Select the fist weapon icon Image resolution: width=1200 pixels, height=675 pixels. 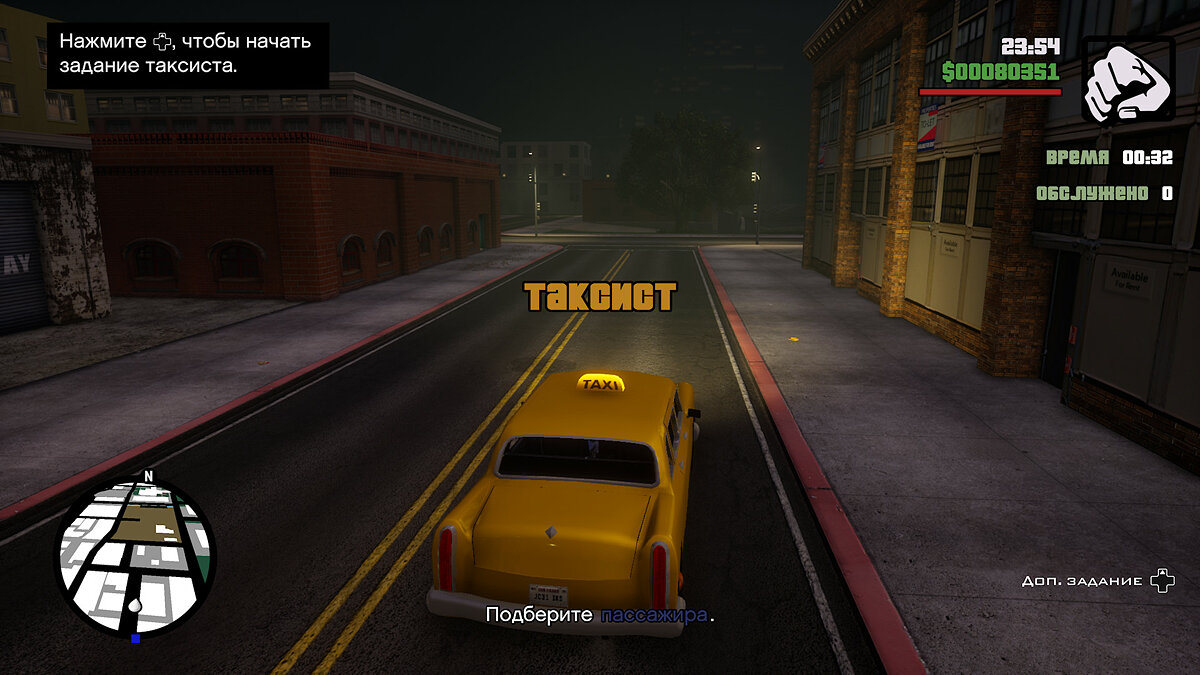point(1127,80)
